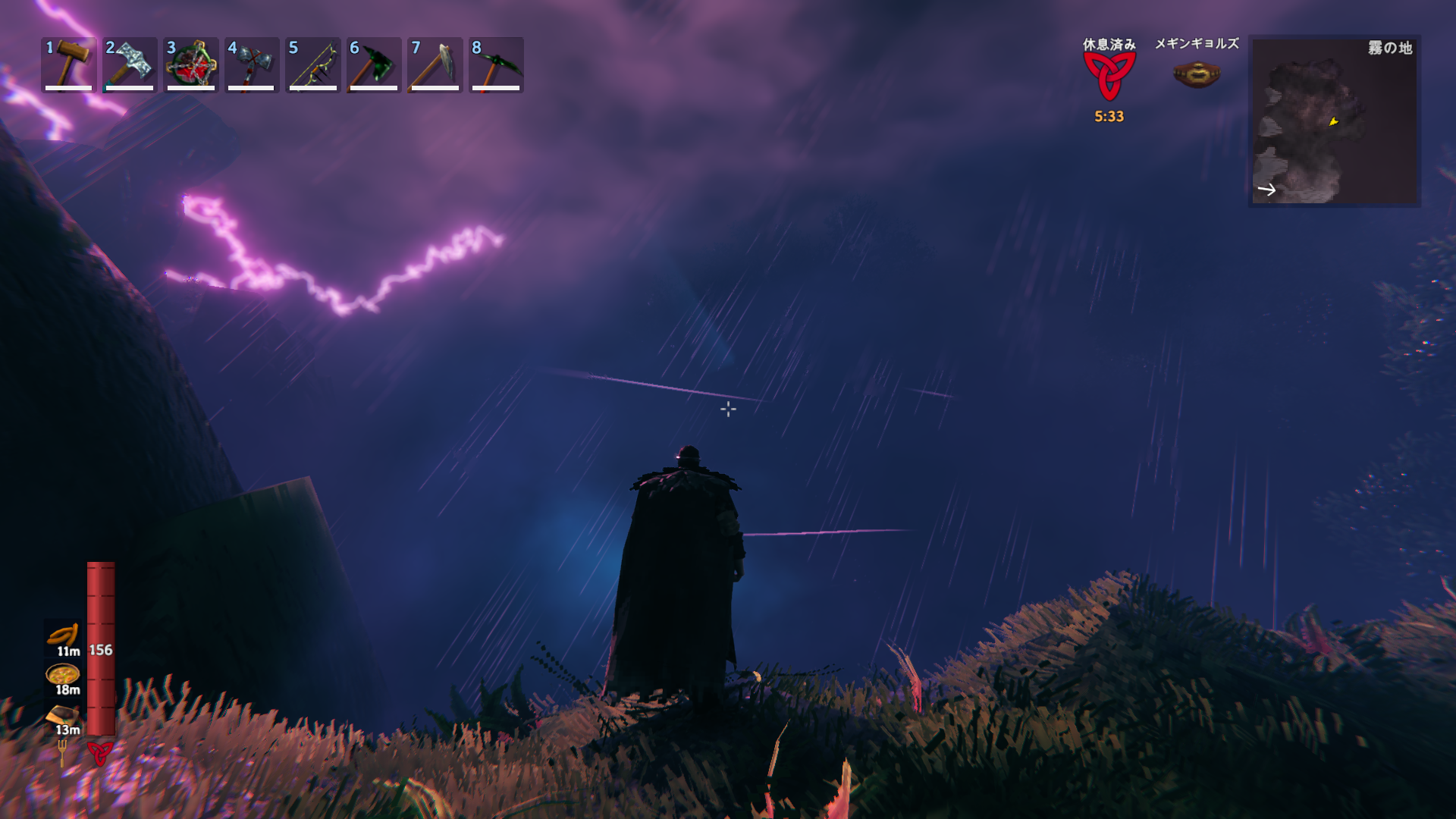Open the minimap of the Mistlands

(1334, 121)
